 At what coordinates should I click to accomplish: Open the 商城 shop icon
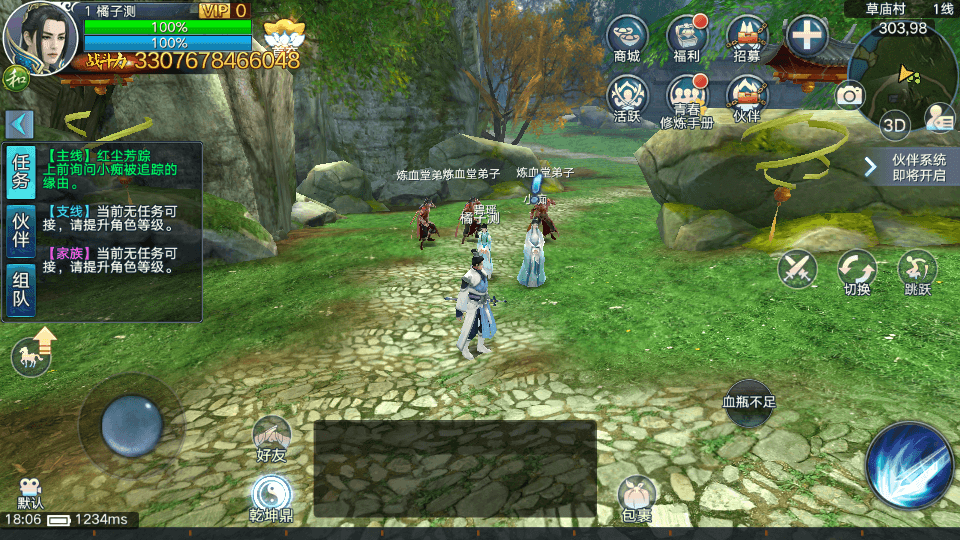tap(627, 37)
